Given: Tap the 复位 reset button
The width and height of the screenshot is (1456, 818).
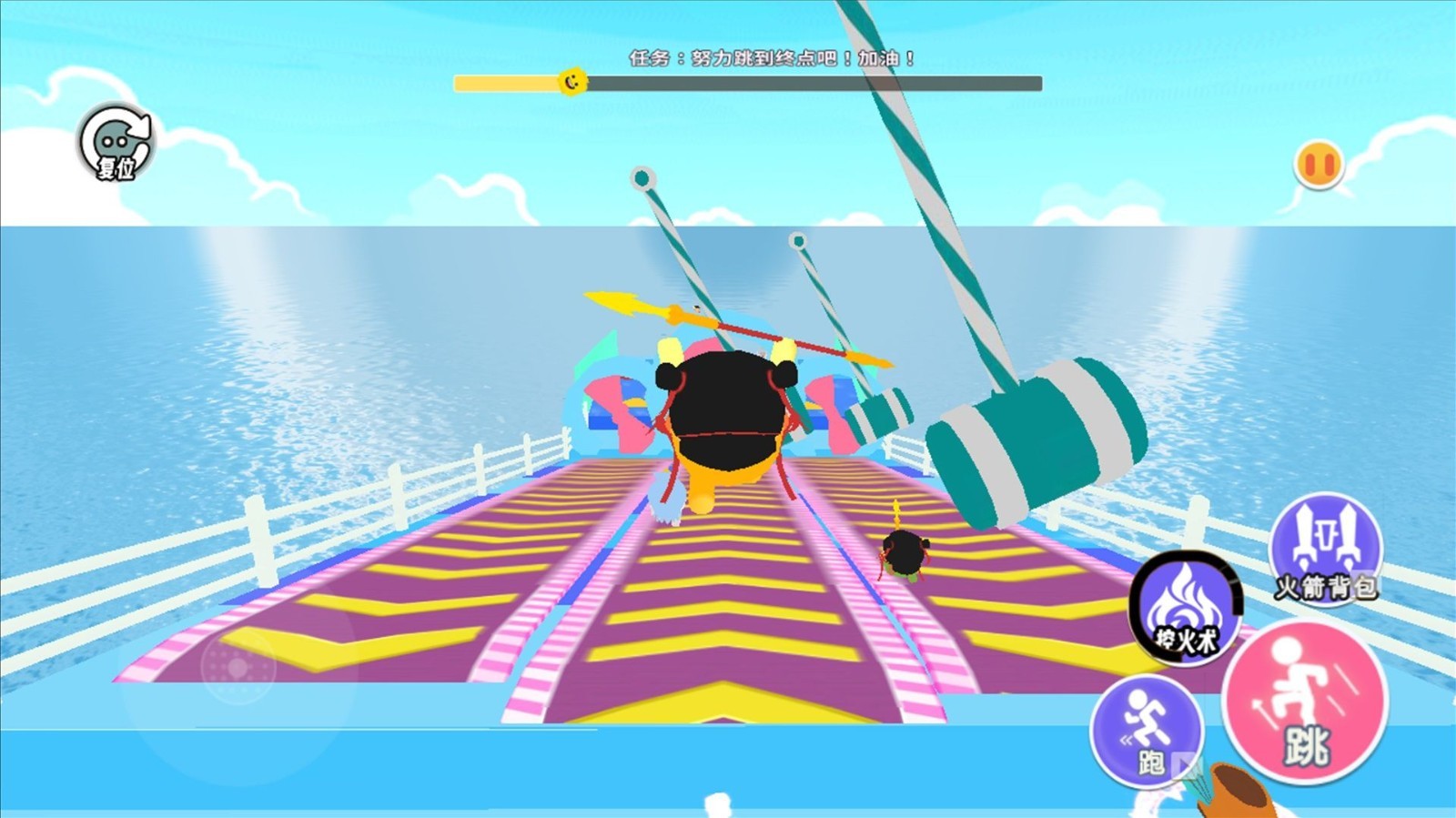Looking at the screenshot, I should point(116,143).
